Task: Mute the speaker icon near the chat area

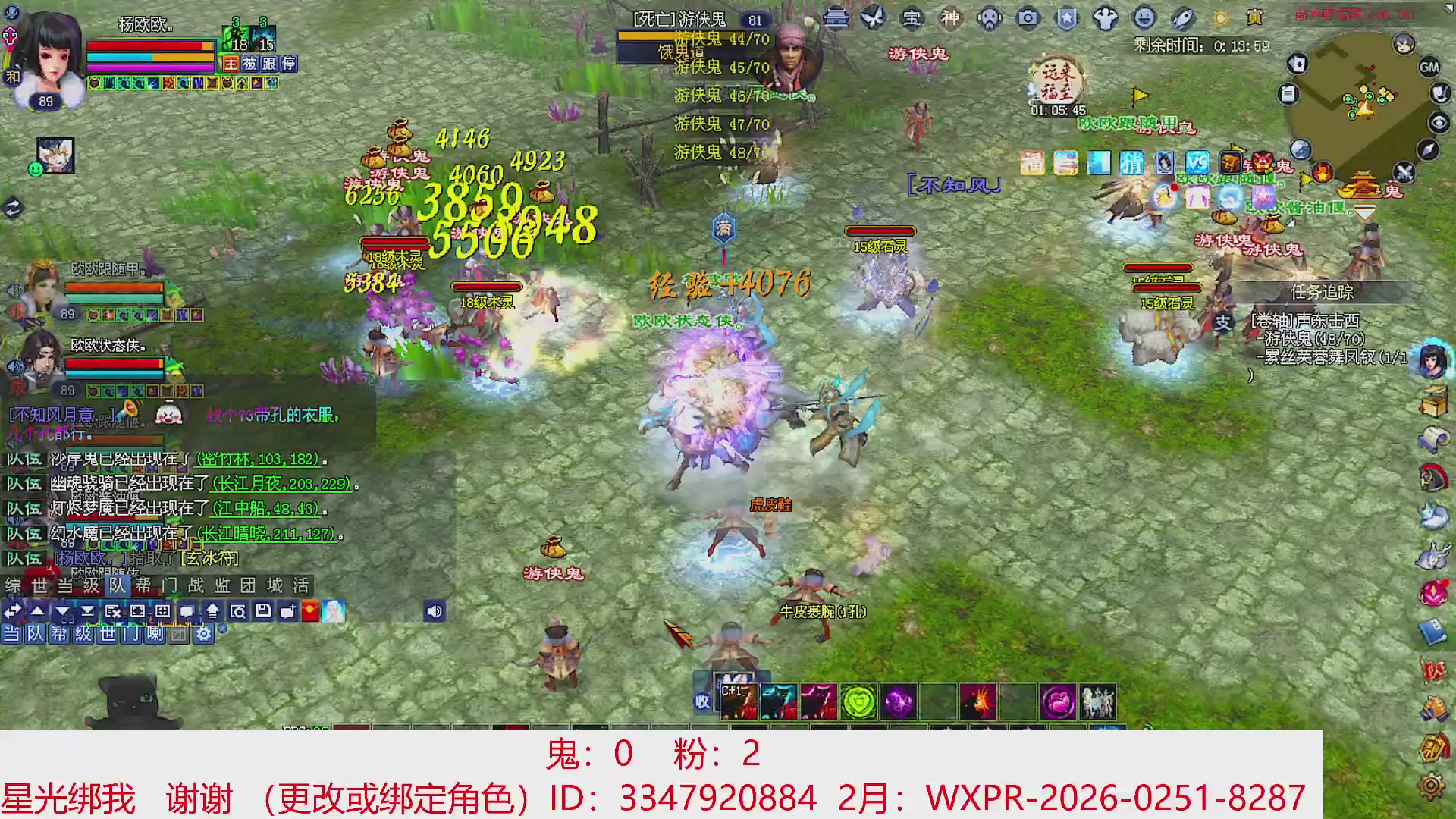Action: click(434, 610)
